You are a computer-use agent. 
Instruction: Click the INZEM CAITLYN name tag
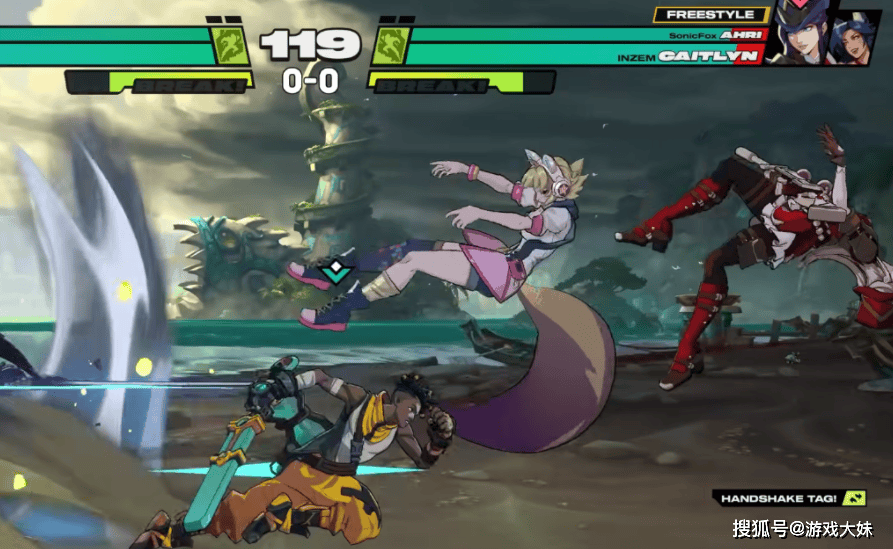click(x=710, y=56)
